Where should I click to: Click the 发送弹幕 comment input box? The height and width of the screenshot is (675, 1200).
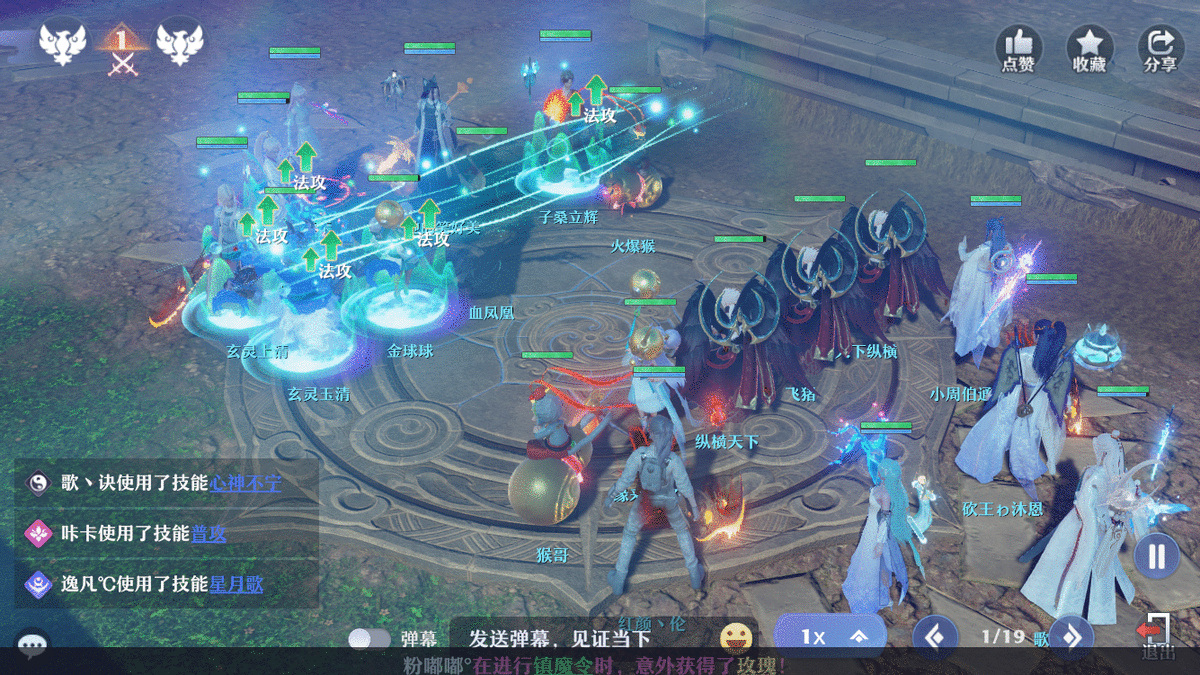tap(560, 638)
